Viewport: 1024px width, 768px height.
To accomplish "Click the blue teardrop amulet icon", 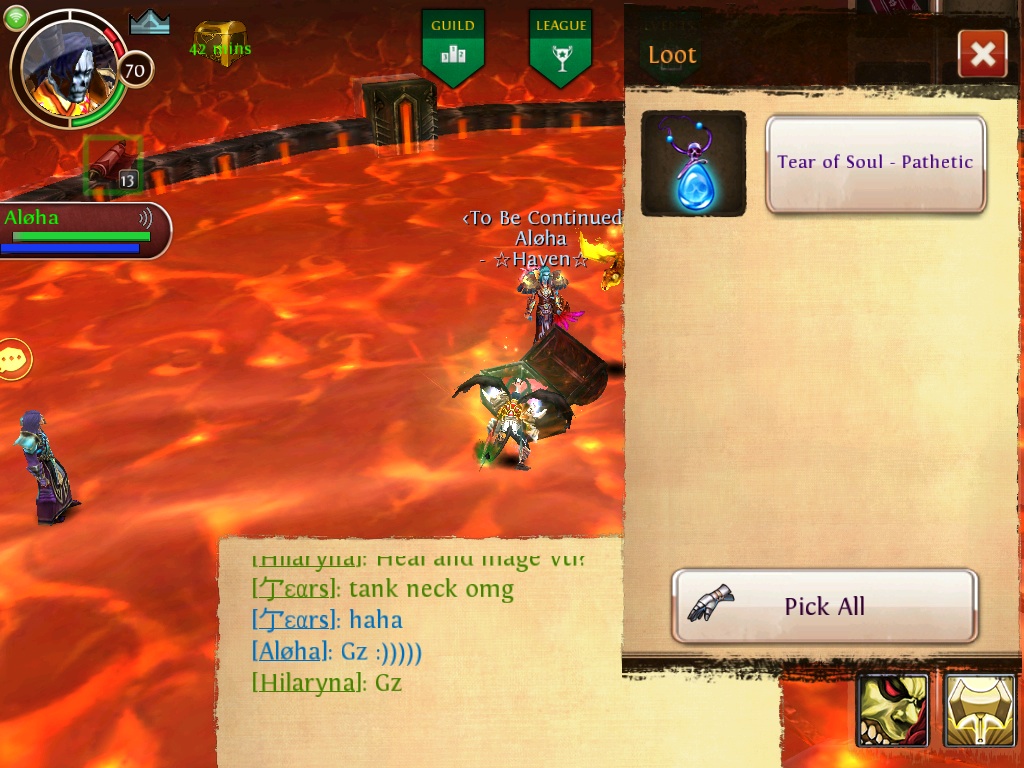I will [693, 164].
